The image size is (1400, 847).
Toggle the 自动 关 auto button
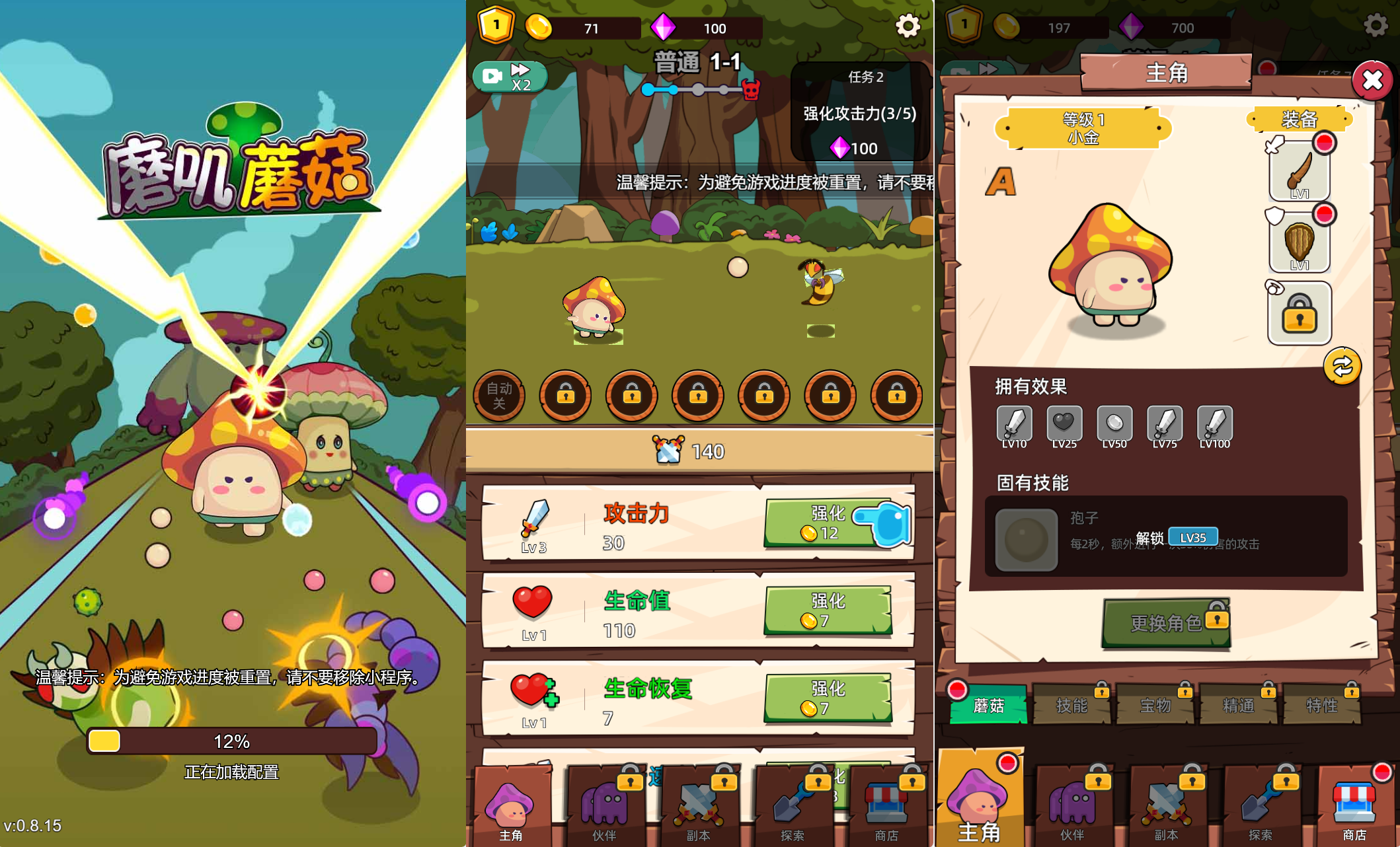(499, 396)
